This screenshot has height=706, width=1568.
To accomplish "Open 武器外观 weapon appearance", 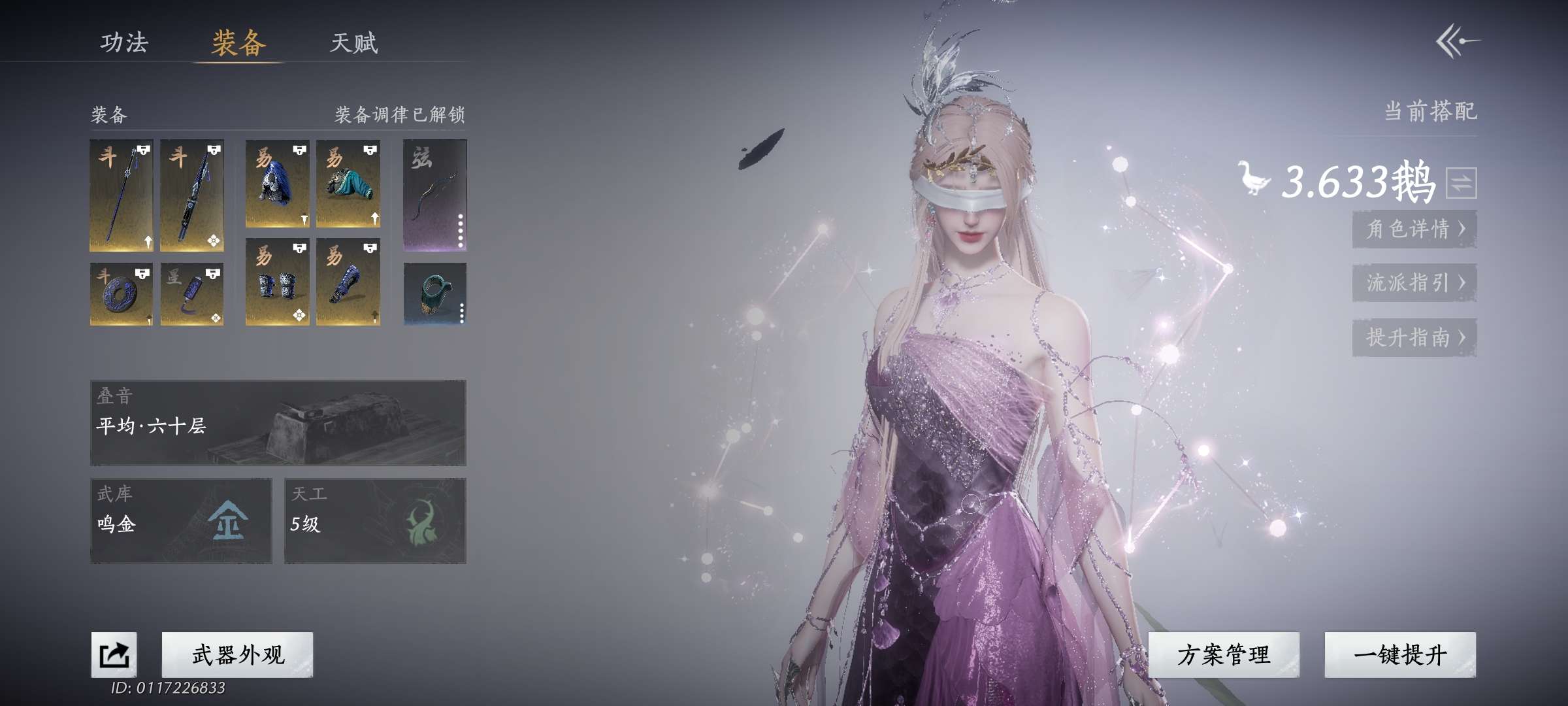I will 237,654.
